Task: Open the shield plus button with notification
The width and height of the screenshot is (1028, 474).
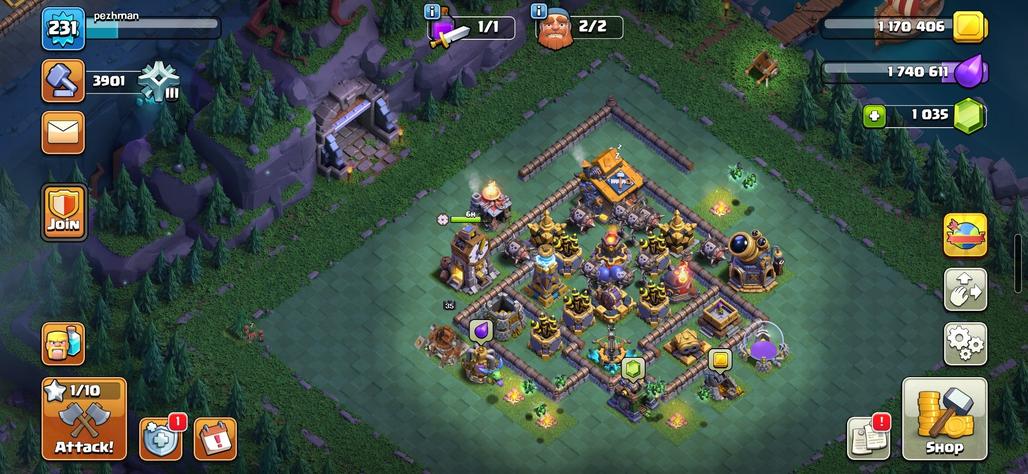Action: click(160, 438)
